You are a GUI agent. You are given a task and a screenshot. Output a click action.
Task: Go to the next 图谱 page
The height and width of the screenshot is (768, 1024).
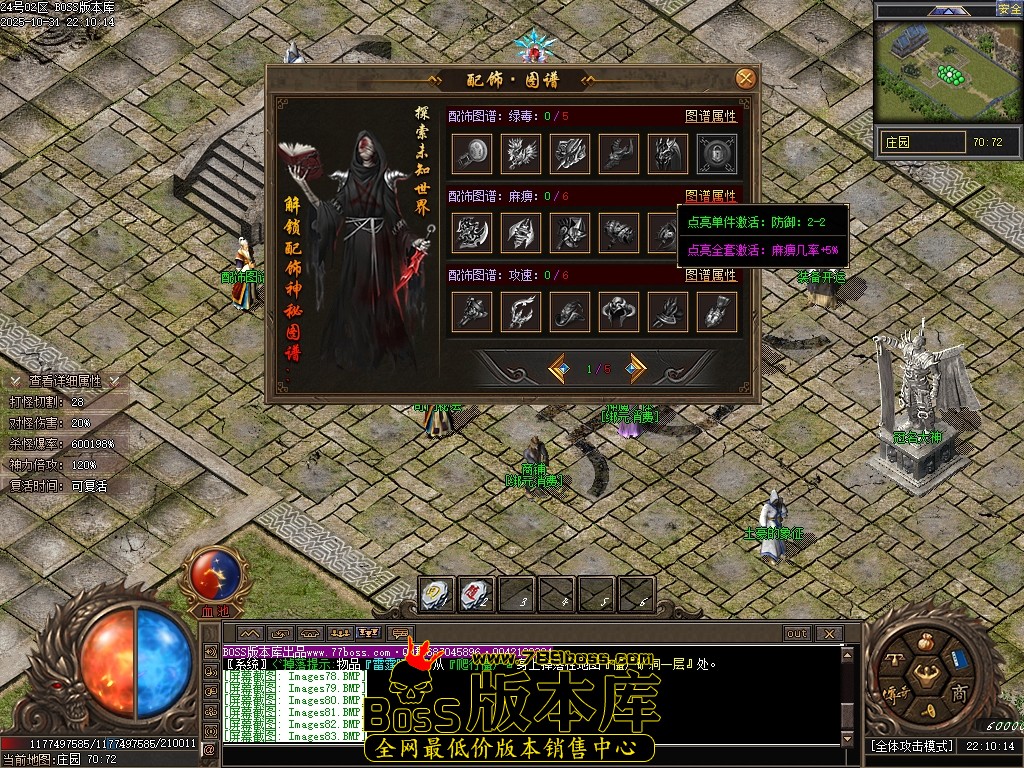click(x=635, y=369)
